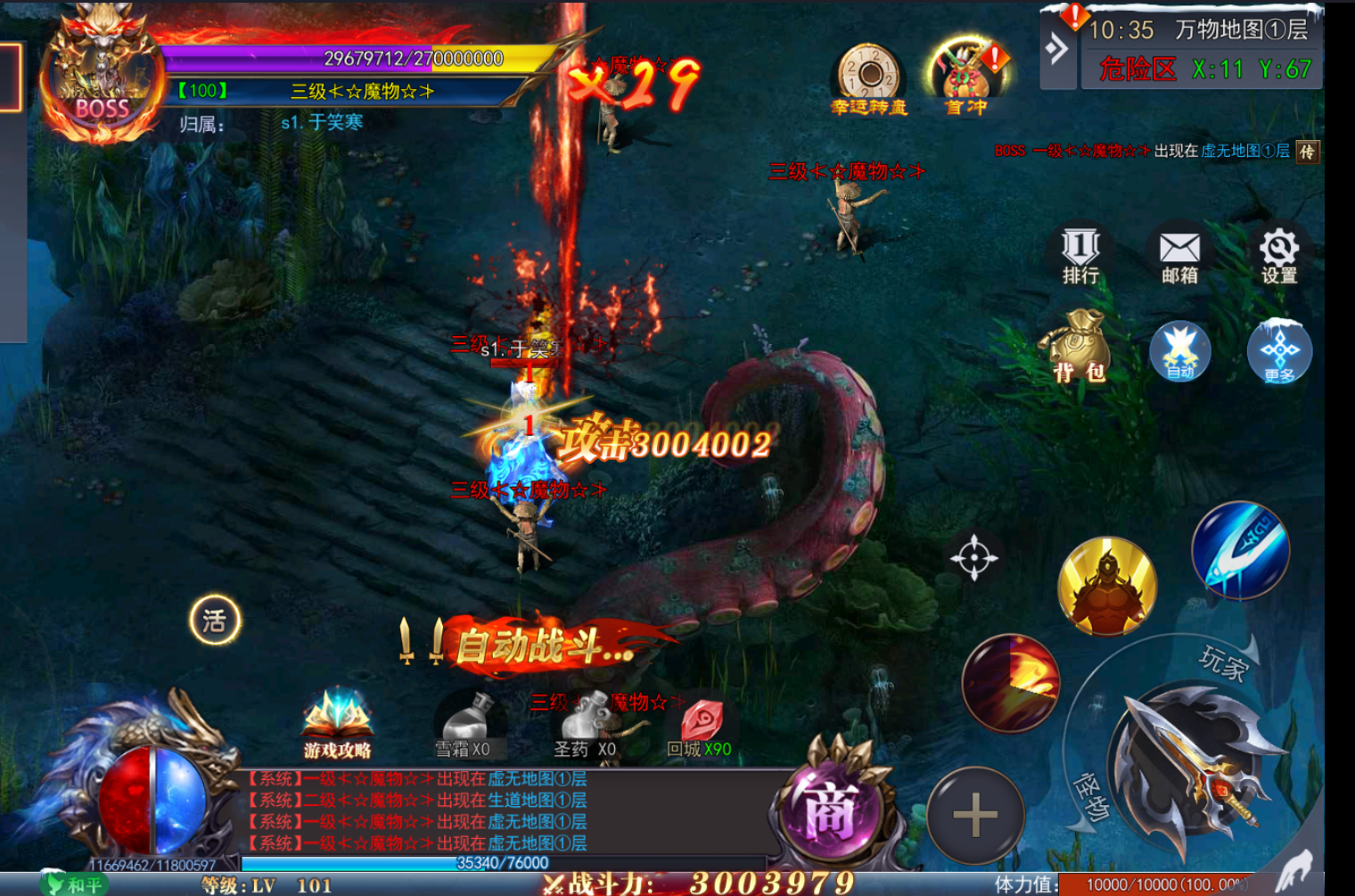Open the 首冲 first recharge offer
This screenshot has width=1355, height=896.
coord(966,79)
